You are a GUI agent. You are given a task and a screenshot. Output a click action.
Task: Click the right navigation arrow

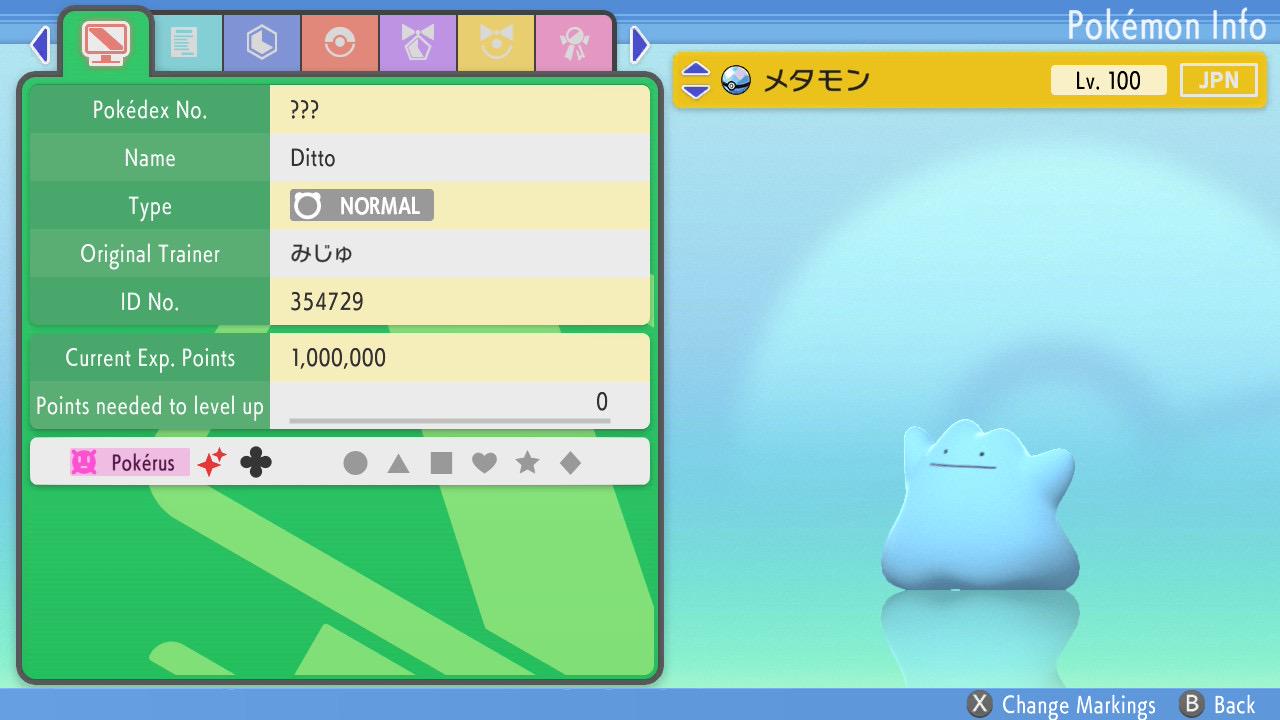coord(638,44)
